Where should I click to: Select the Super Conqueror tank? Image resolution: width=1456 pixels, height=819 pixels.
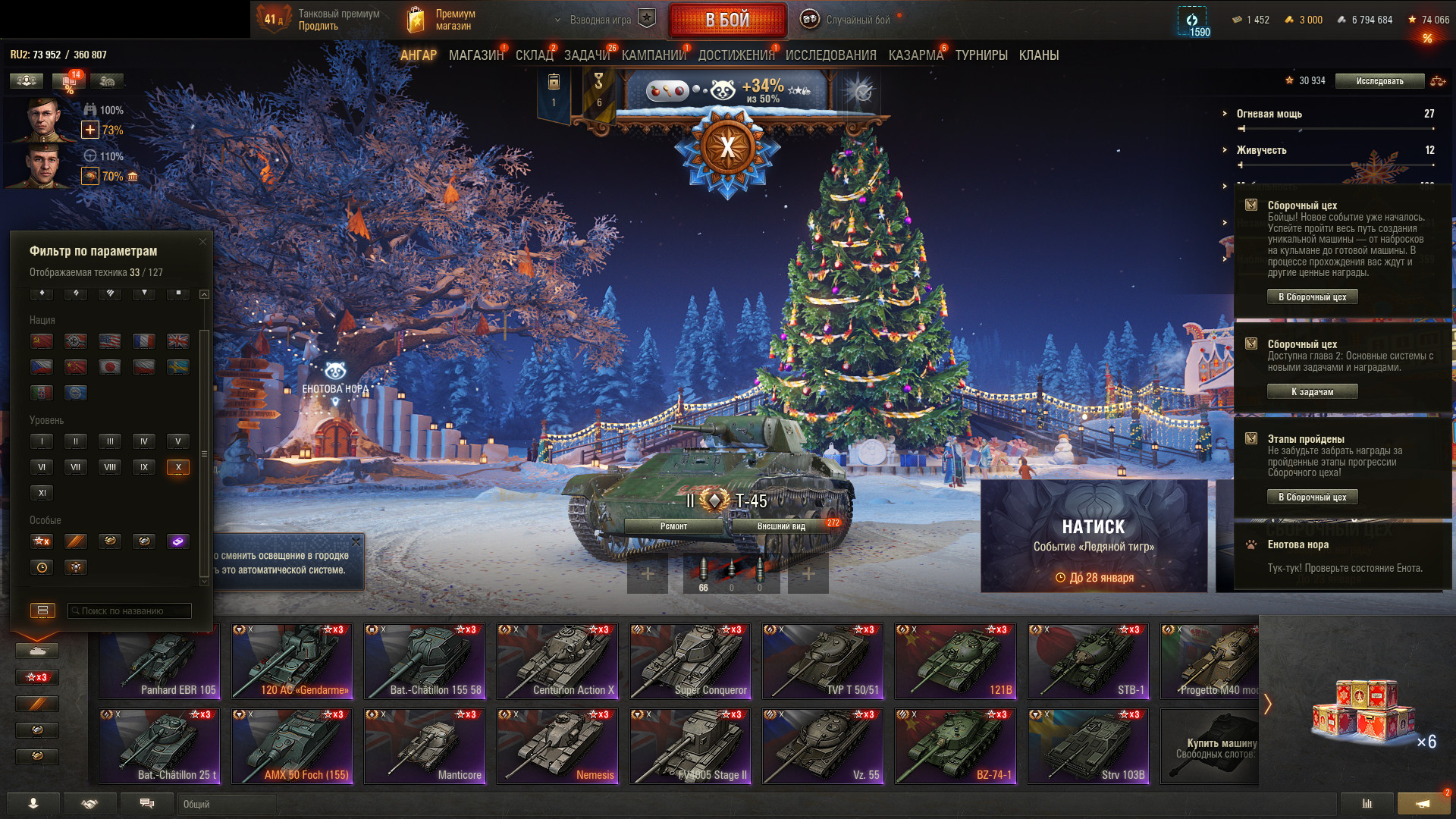pos(690,661)
